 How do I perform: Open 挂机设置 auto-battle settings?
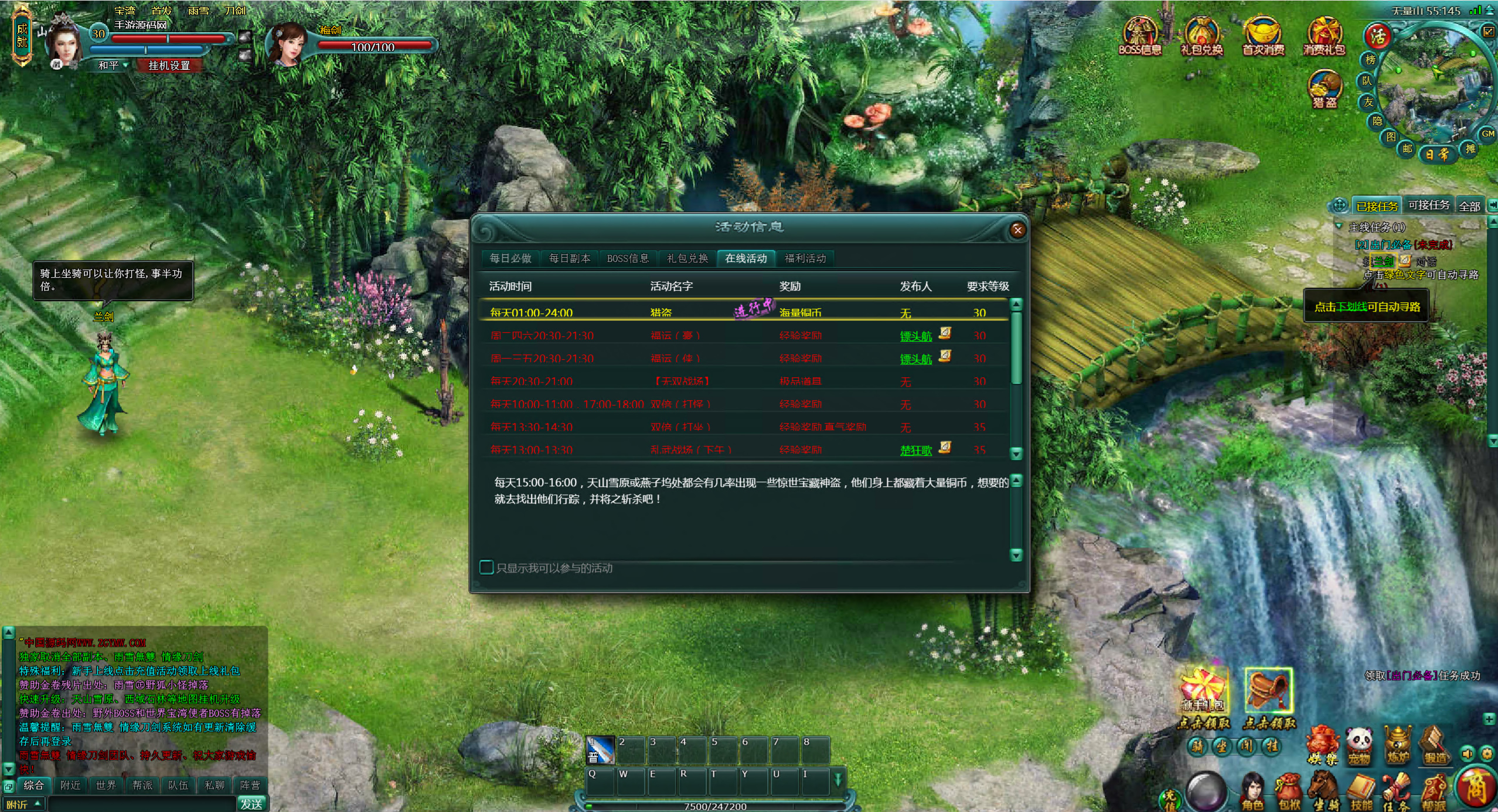(169, 65)
